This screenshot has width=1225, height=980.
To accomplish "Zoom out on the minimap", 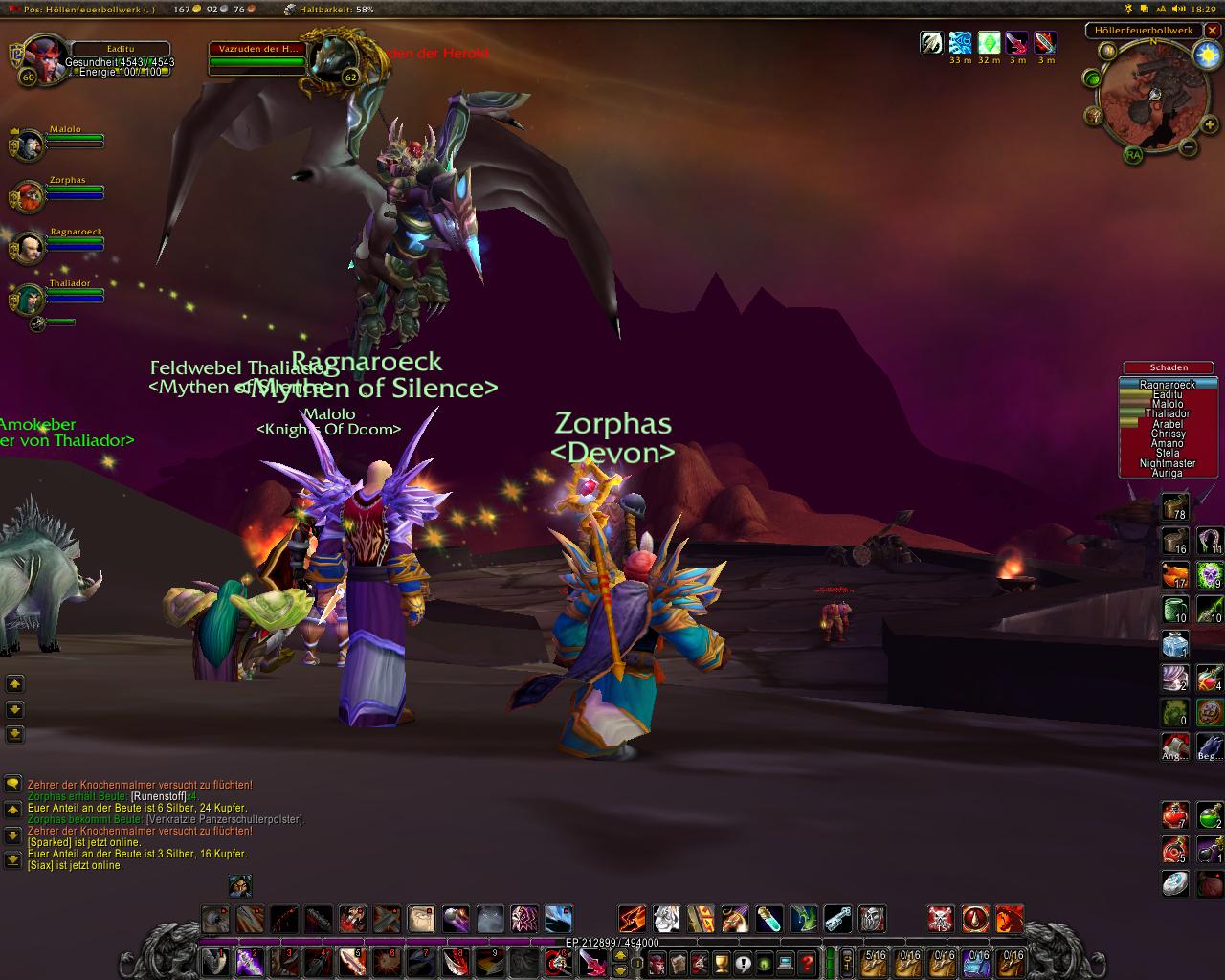I will coord(1188,147).
